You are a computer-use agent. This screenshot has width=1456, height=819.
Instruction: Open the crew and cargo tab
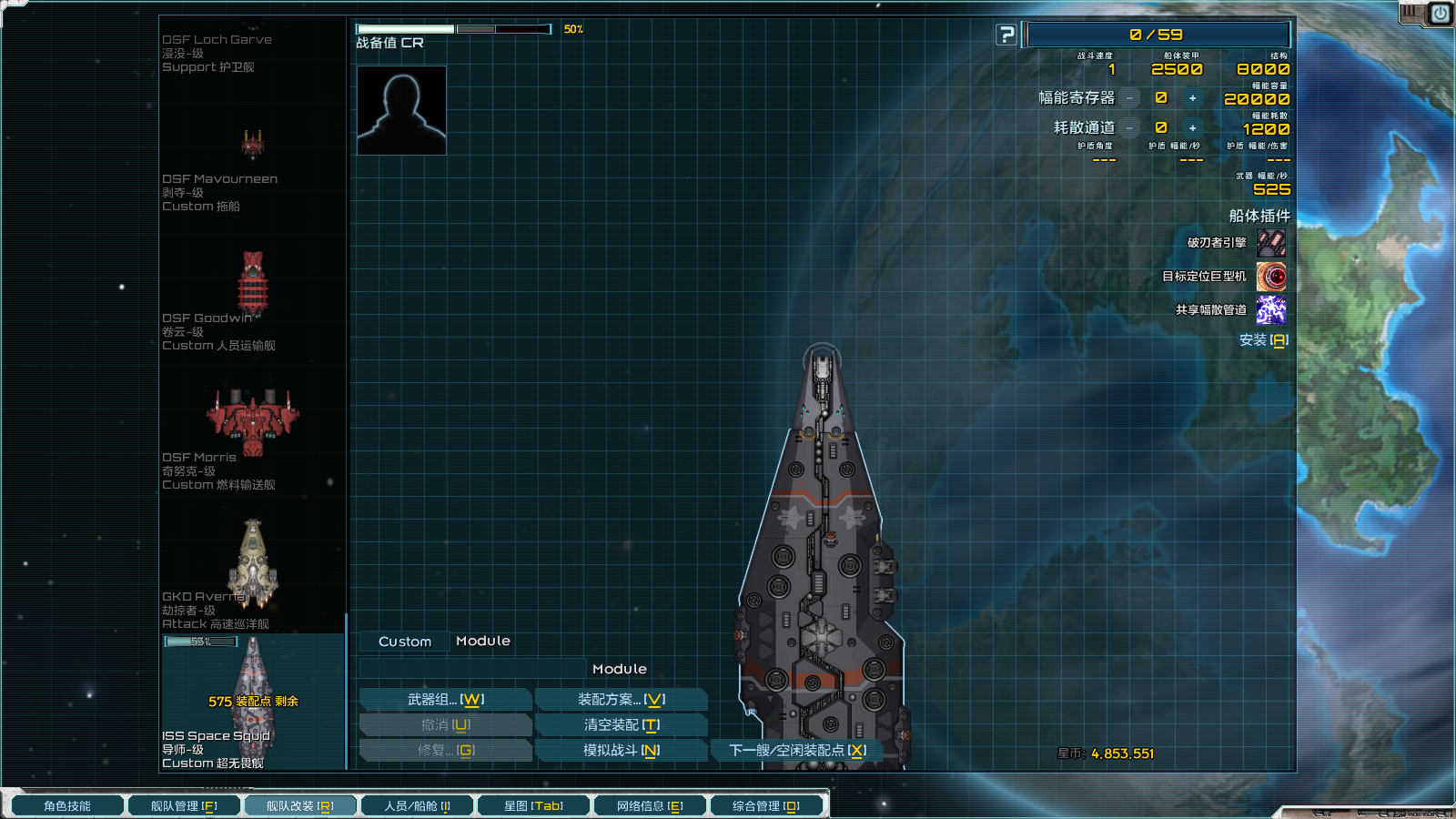point(417,806)
